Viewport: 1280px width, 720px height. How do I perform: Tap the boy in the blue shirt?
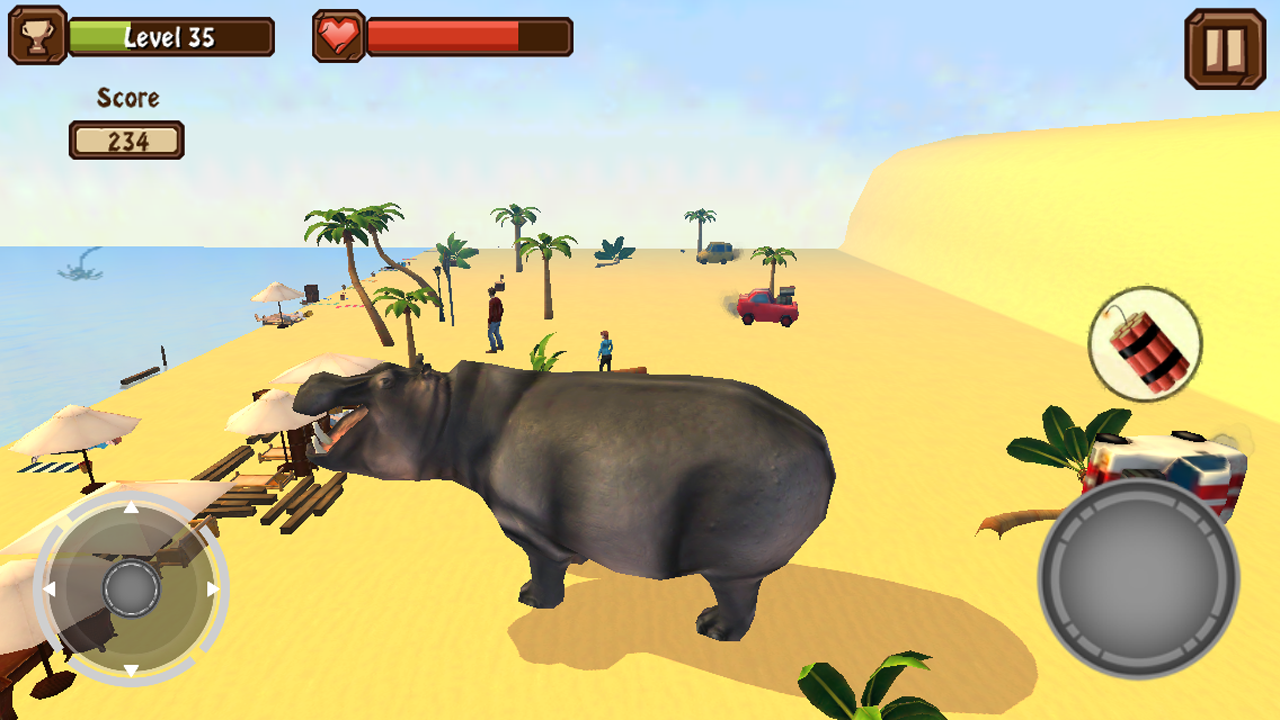607,350
